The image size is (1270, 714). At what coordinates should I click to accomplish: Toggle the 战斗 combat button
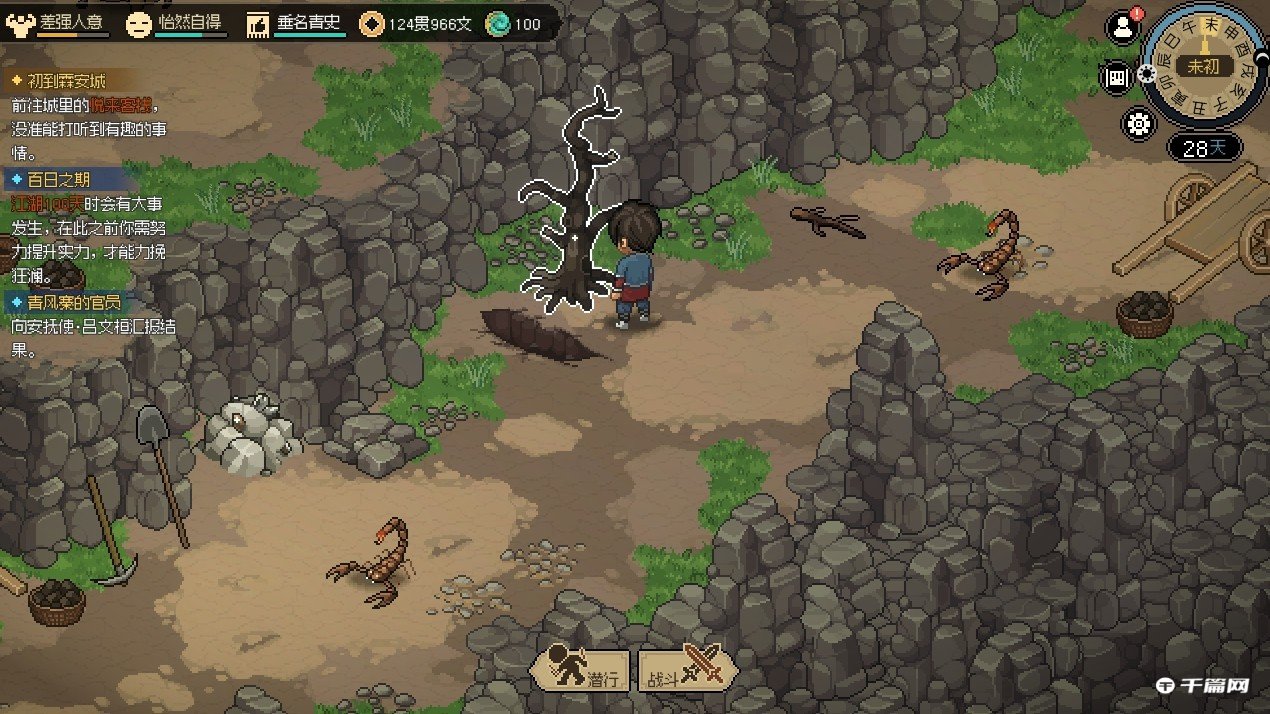tap(687, 667)
